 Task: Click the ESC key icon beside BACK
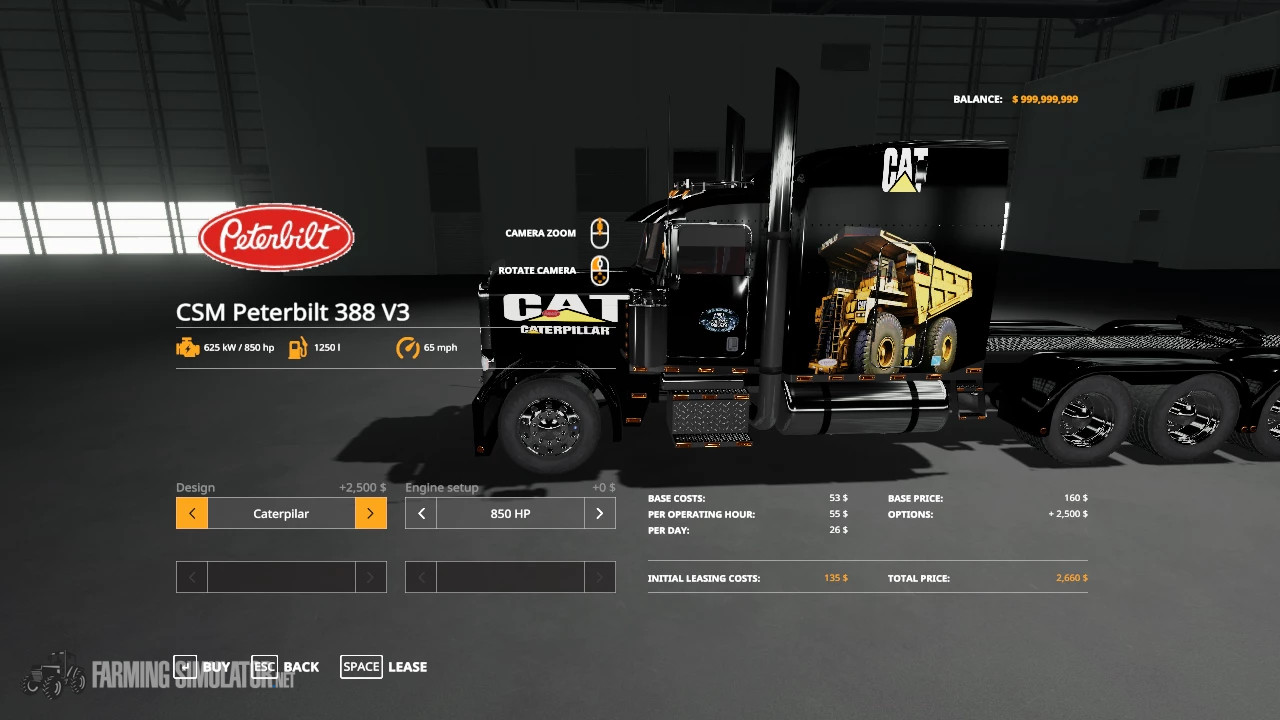pyautogui.click(x=264, y=666)
